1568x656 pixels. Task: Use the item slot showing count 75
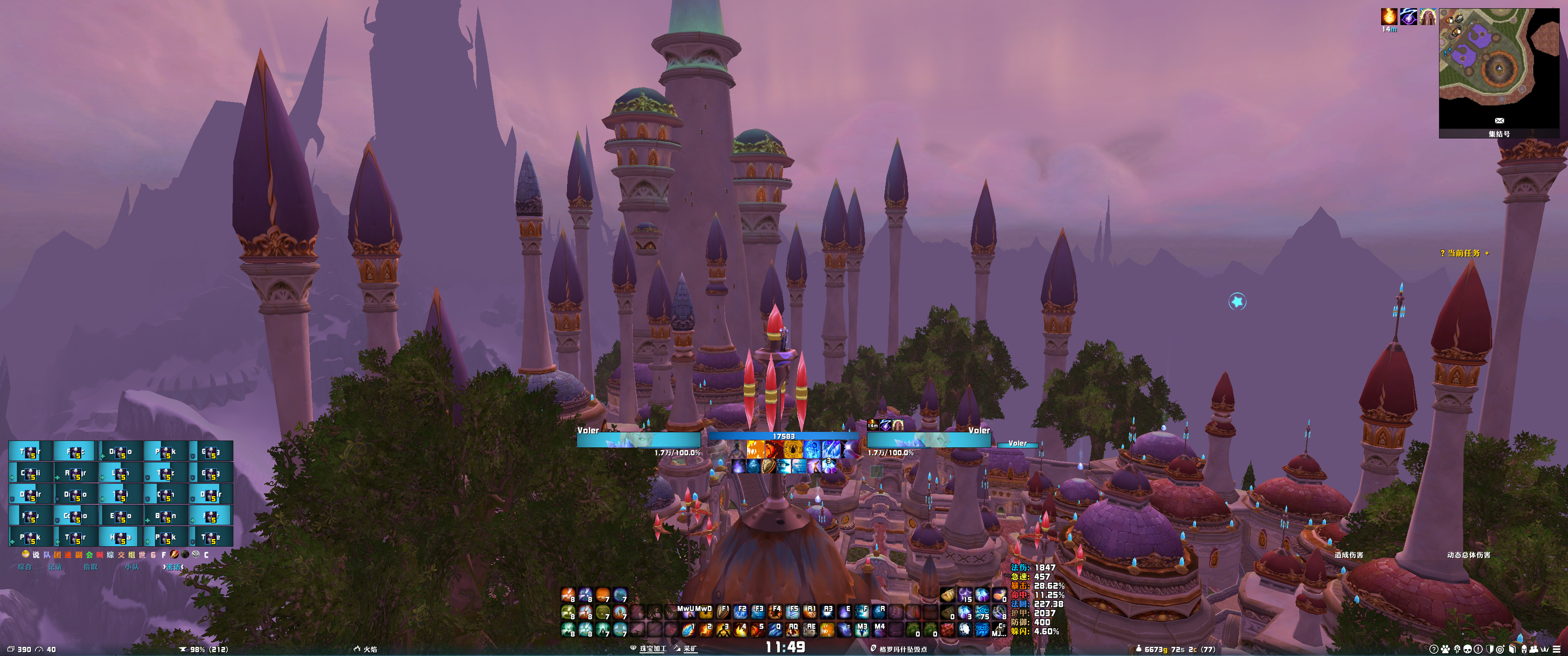pyautogui.click(x=982, y=612)
